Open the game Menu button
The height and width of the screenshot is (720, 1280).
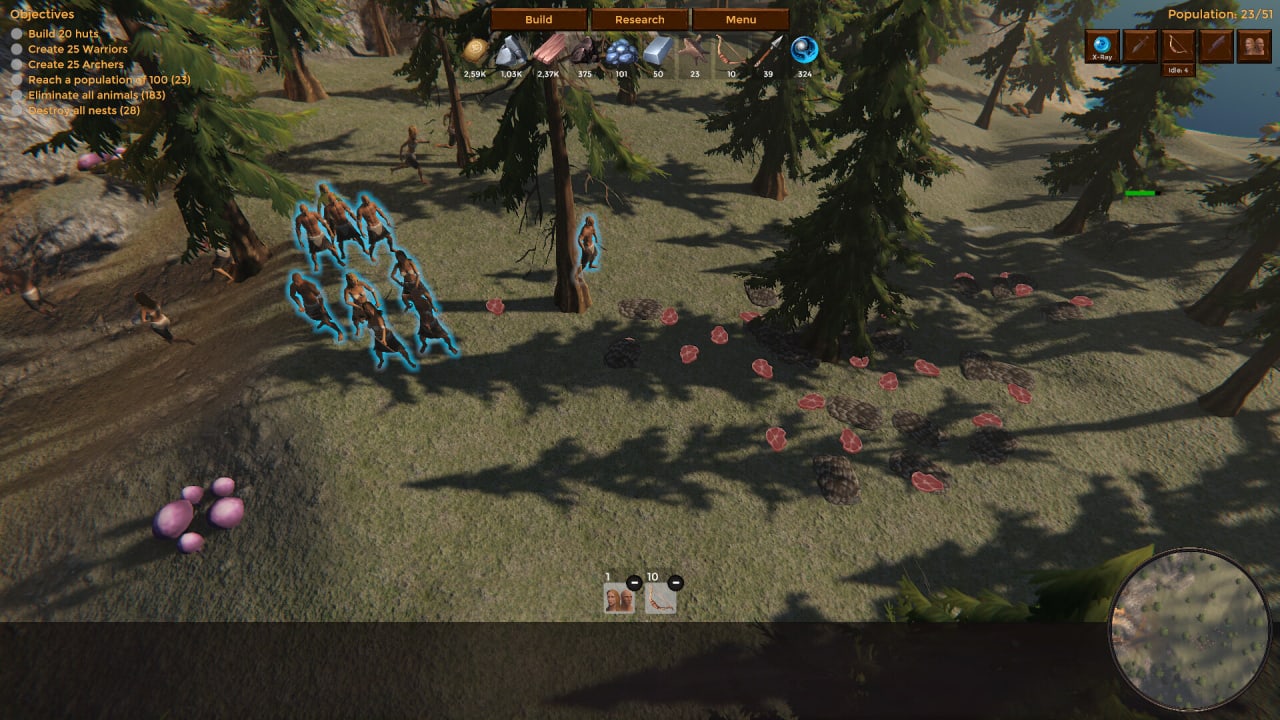[x=741, y=20]
